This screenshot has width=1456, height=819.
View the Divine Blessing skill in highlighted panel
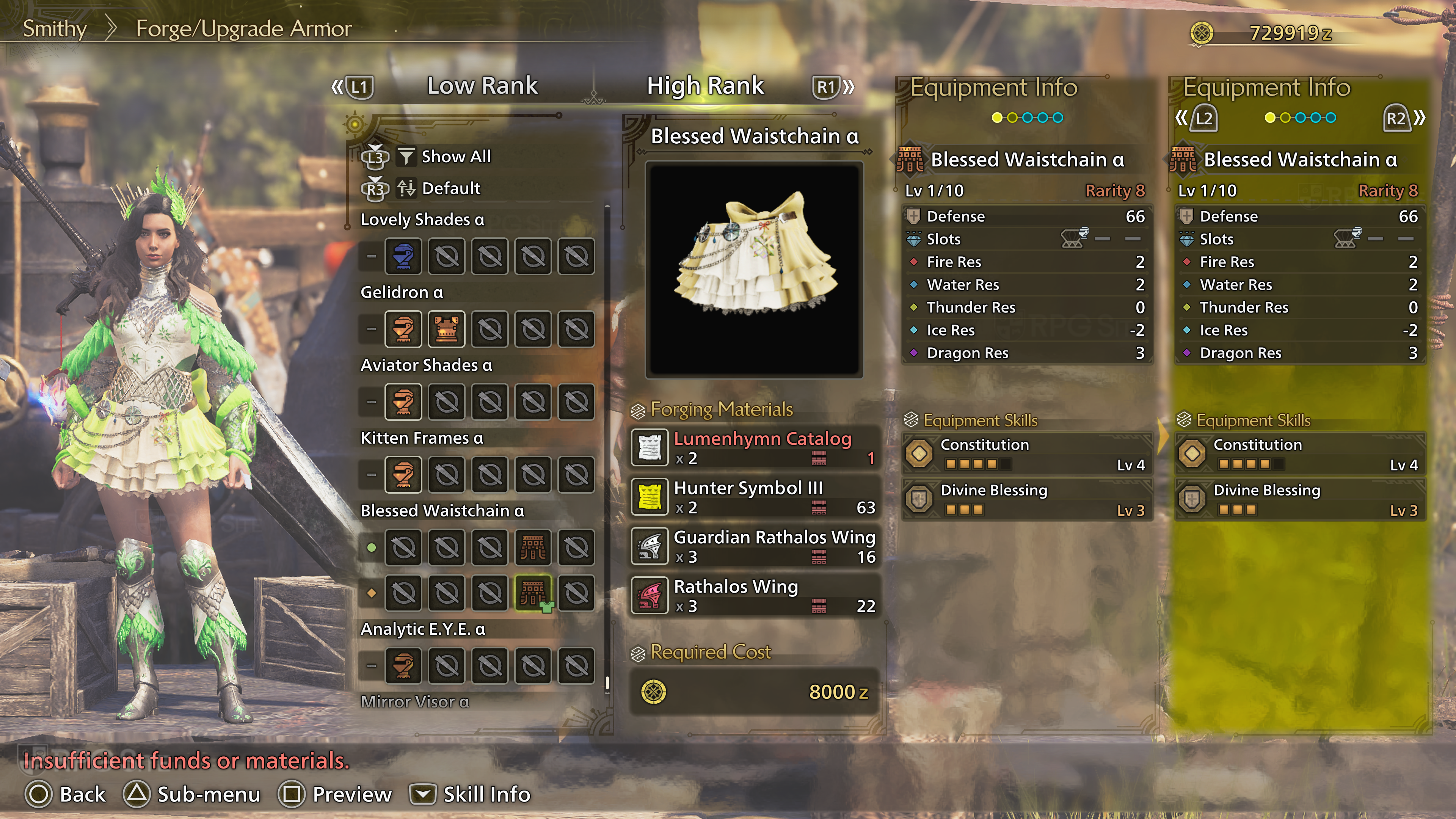[x=1300, y=499]
